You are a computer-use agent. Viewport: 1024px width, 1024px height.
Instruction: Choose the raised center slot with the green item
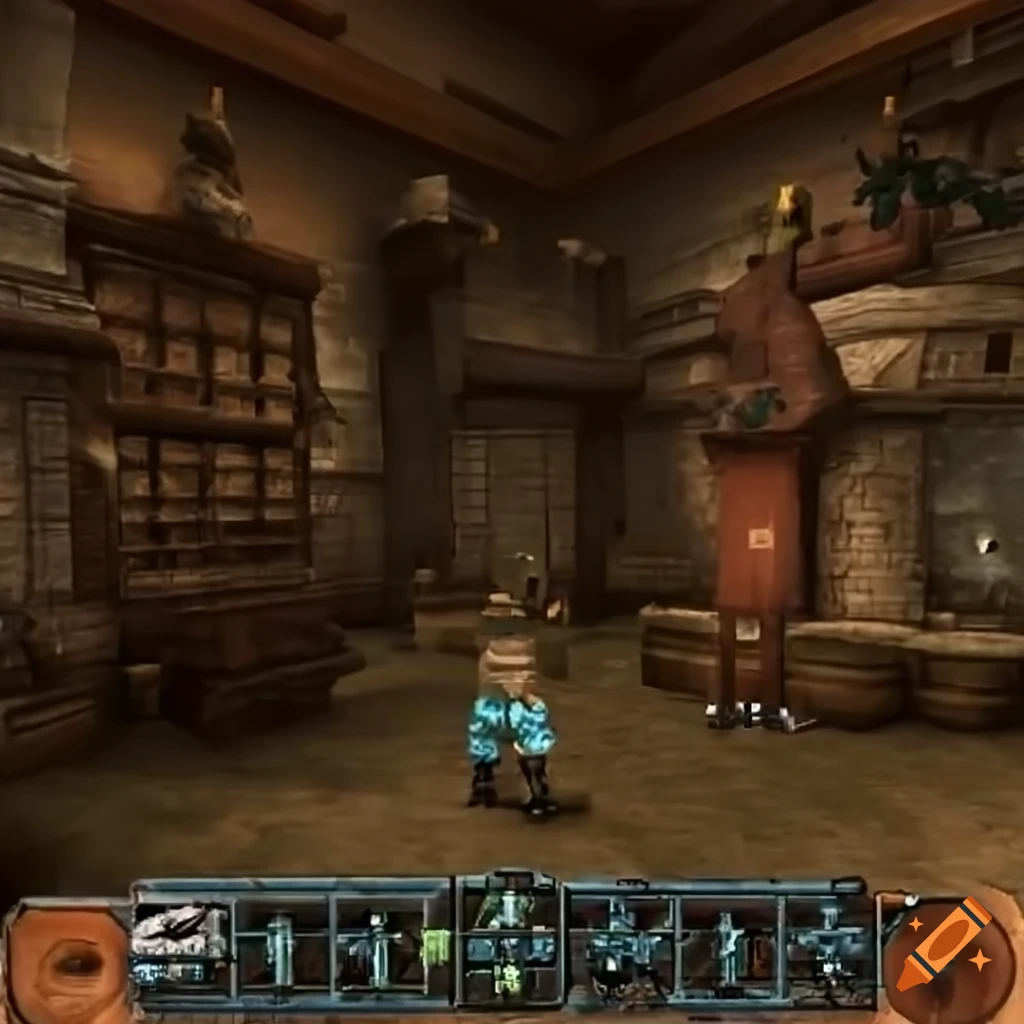coord(508,938)
